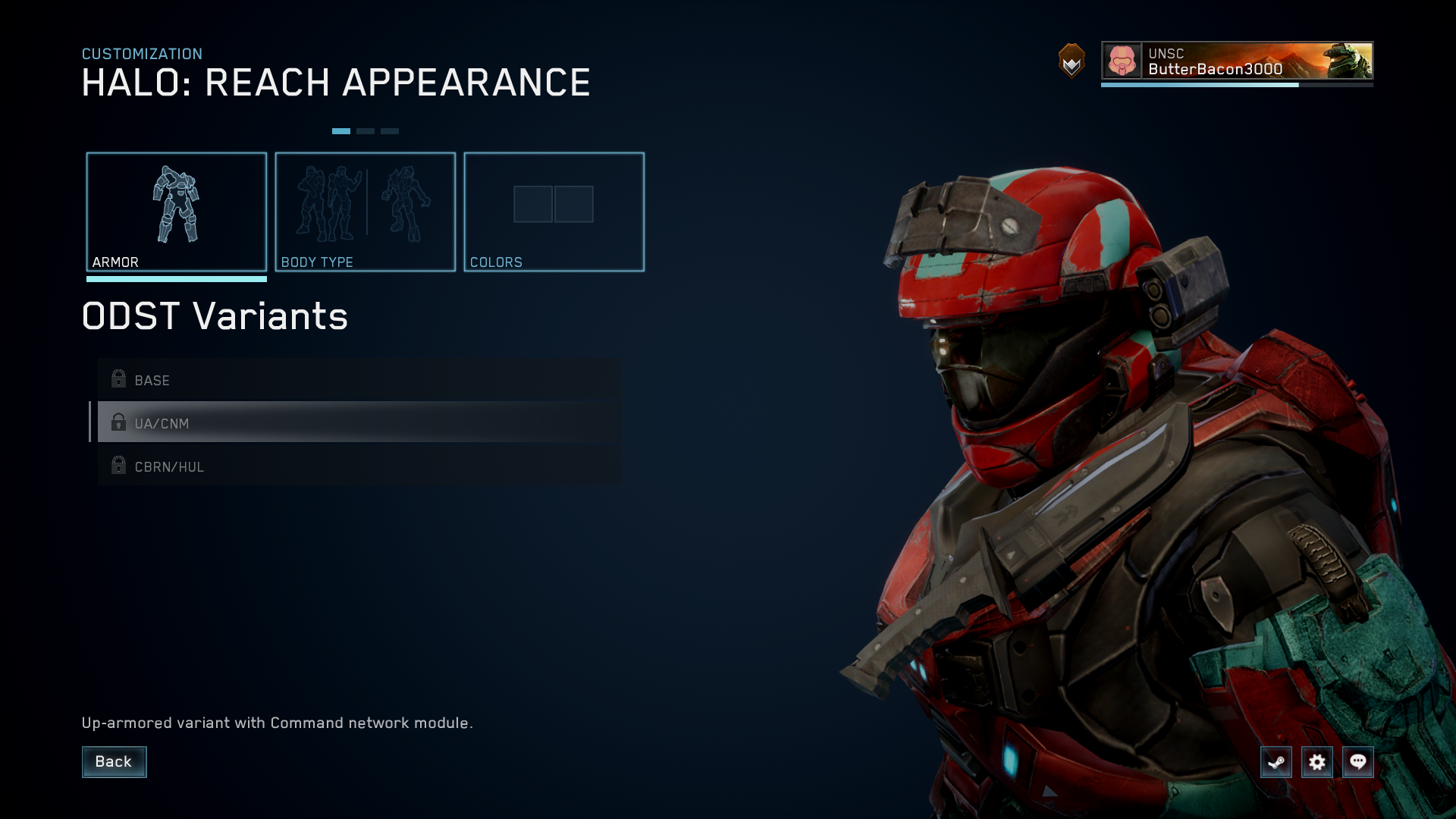Select the CBRN/HUL ODST variant
1456x819 pixels.
303,466
